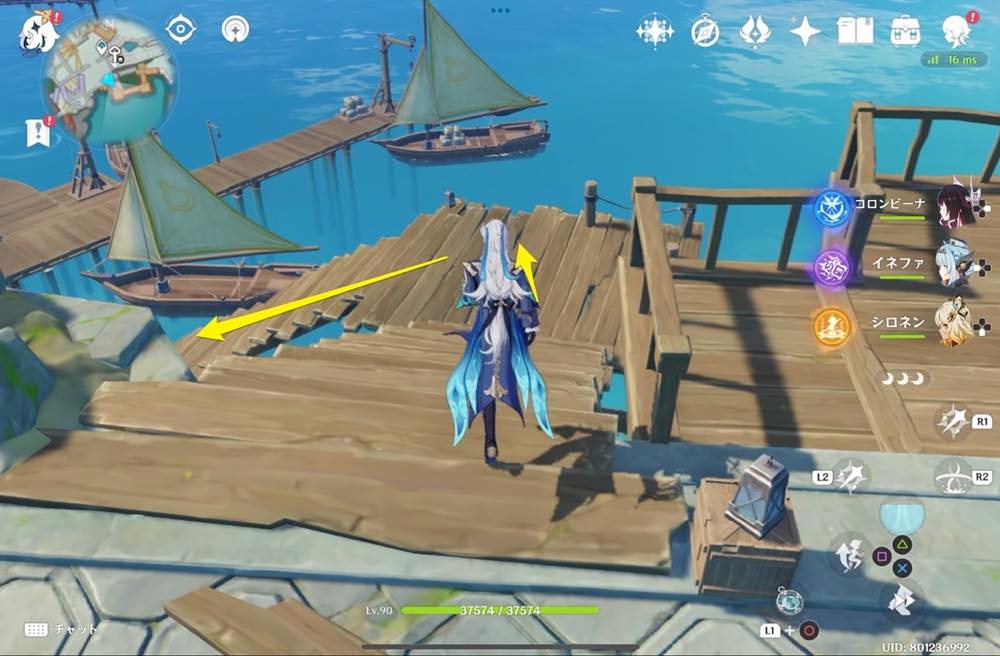
Task: Open the compass Adventurer Handbook icon
Action: click(705, 32)
